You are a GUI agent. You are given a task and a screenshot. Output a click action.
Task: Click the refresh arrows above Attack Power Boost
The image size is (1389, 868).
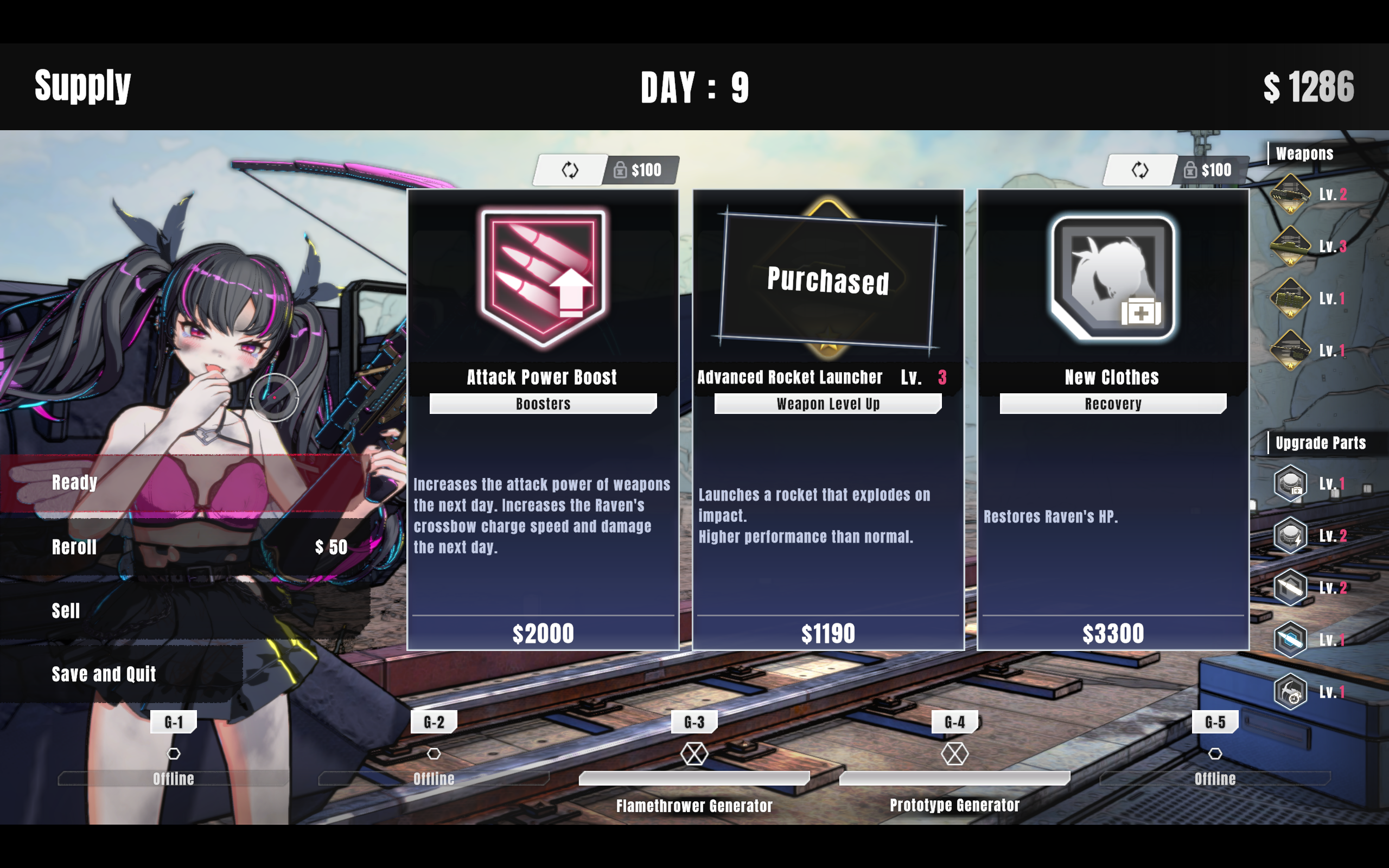[570, 170]
